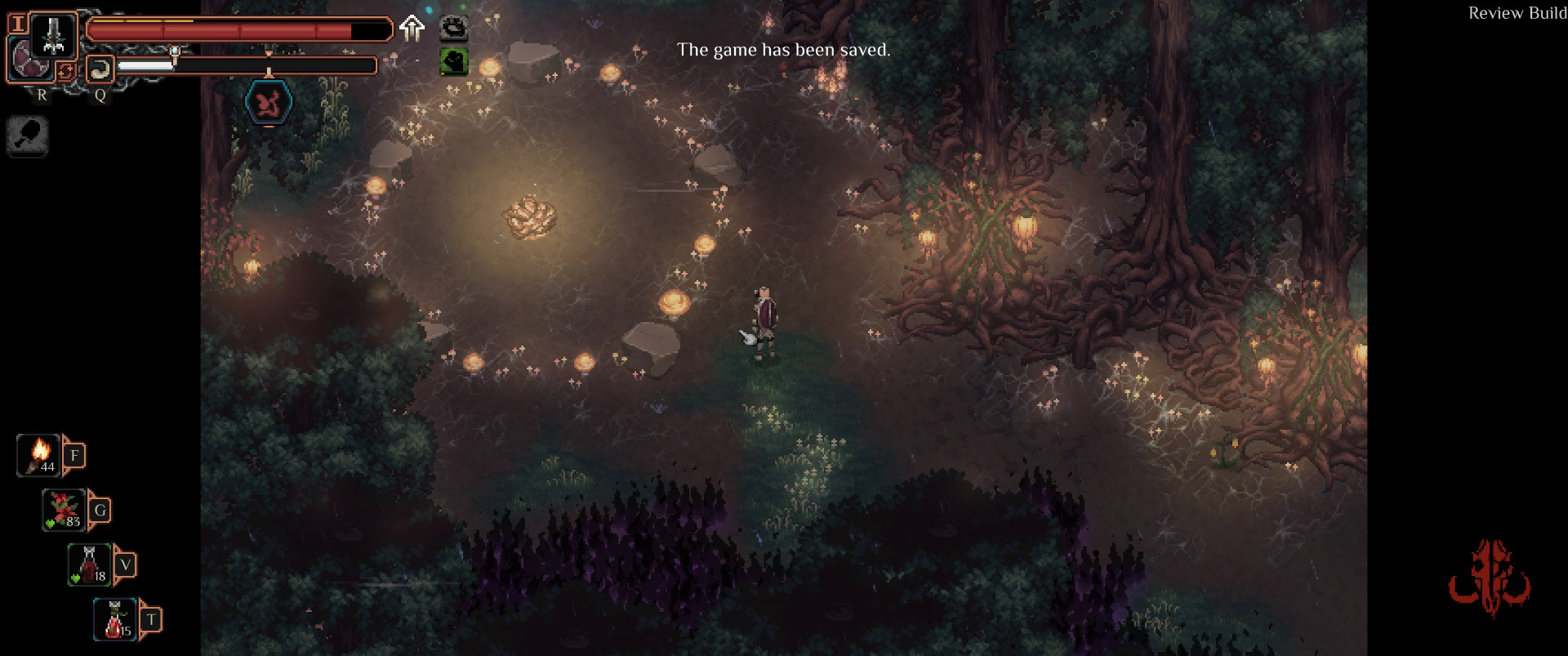Use the red flower herb slot

click(65, 510)
